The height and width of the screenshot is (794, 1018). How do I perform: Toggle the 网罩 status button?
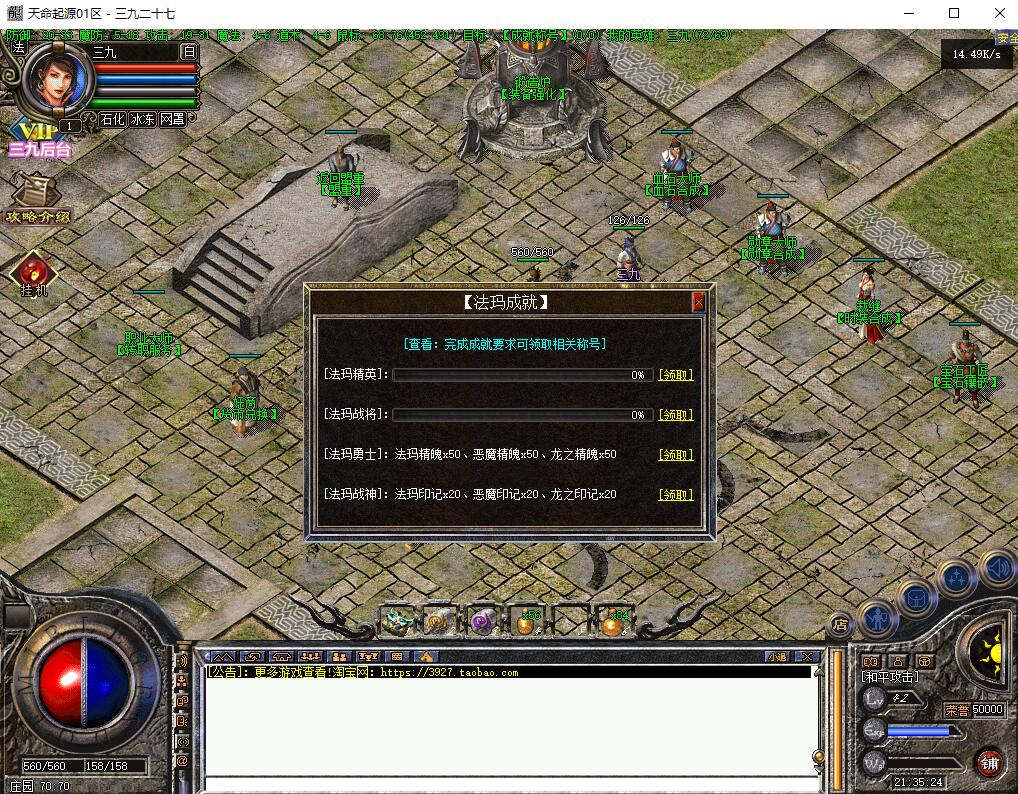[172, 119]
